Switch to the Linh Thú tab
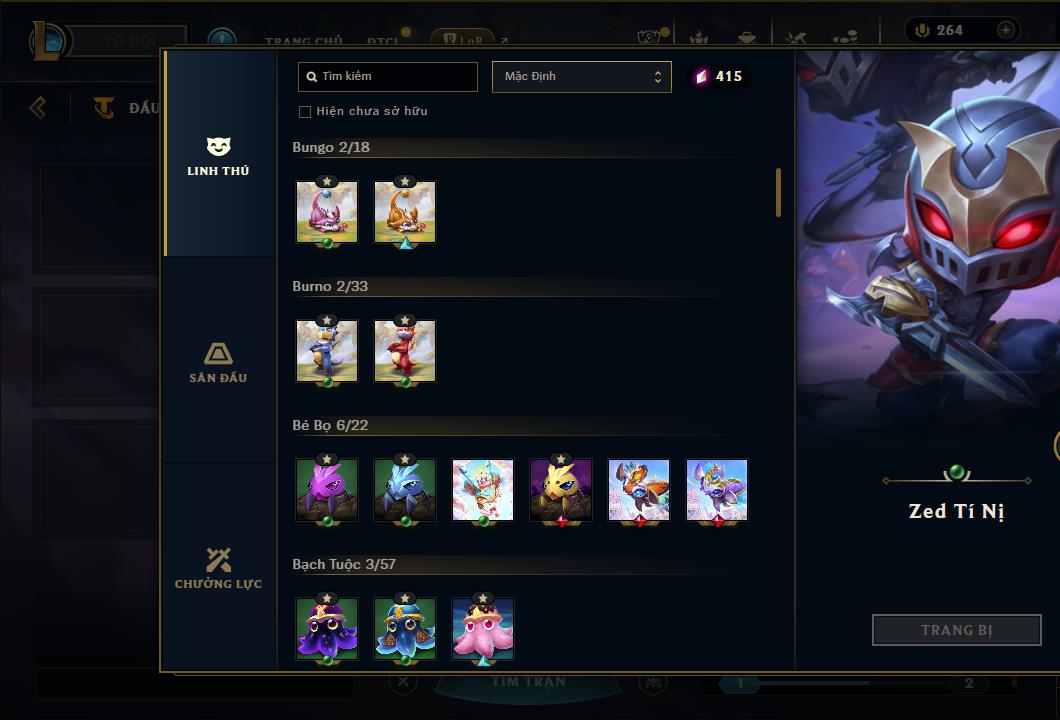Image resolution: width=1060 pixels, height=720 pixels. [218, 157]
